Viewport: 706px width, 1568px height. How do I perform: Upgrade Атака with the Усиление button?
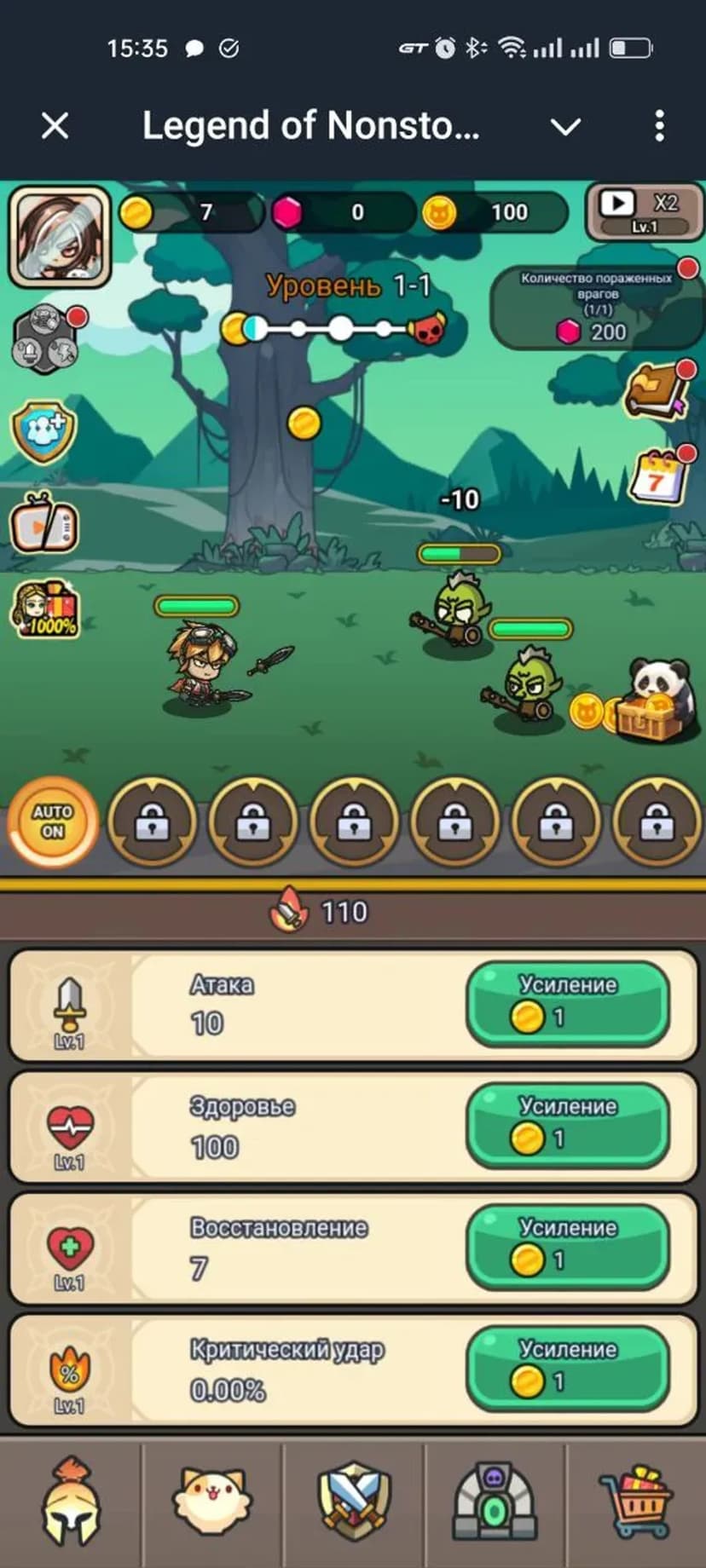click(567, 1003)
